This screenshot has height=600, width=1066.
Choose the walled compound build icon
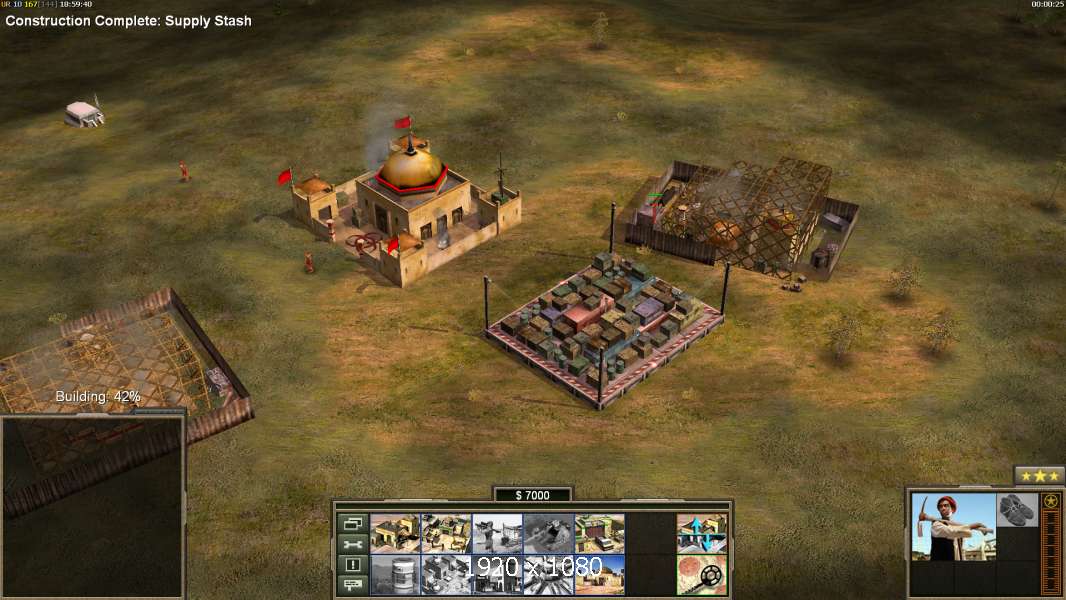(446, 534)
